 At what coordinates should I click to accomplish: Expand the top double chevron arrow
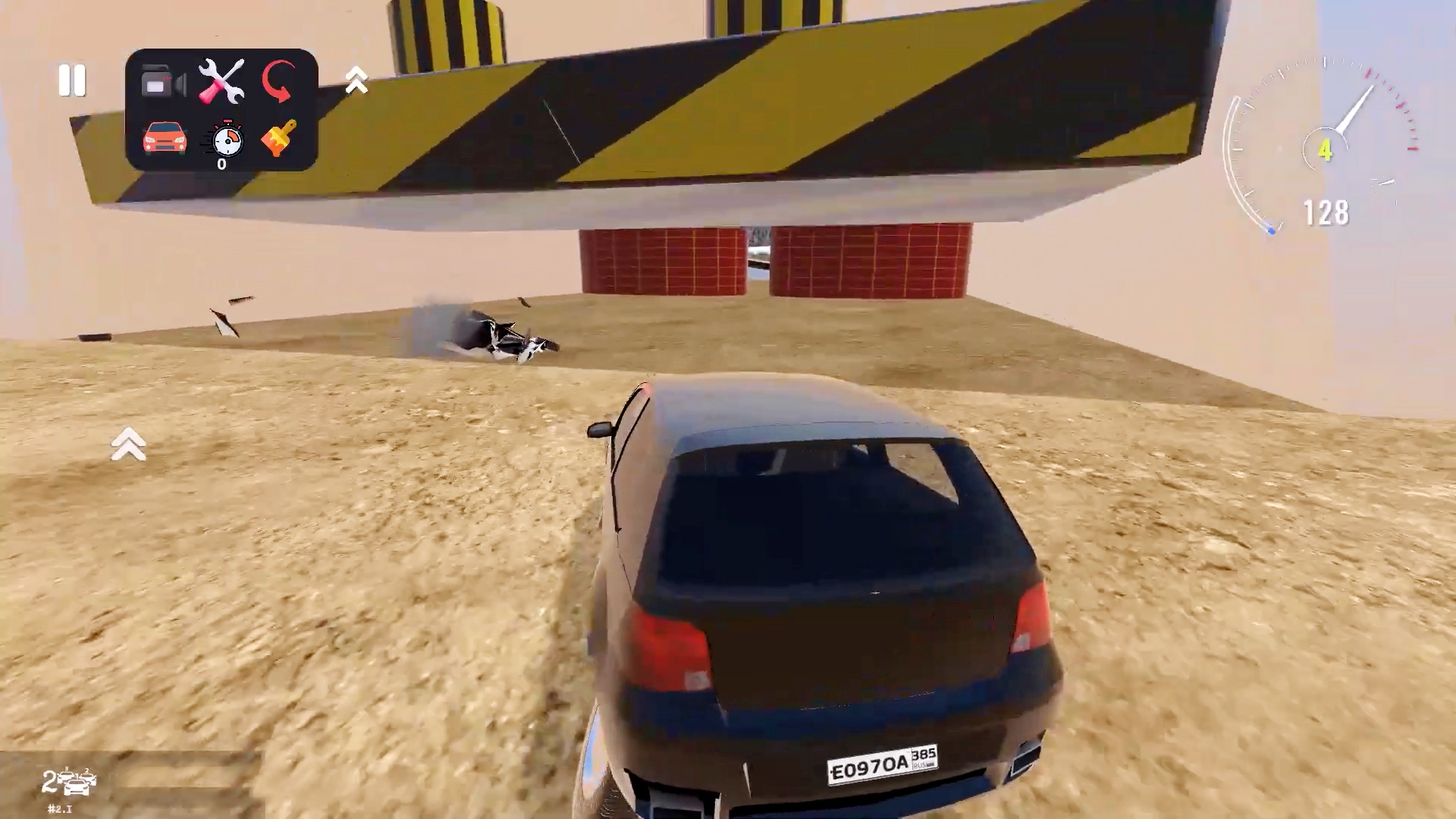[x=356, y=81]
